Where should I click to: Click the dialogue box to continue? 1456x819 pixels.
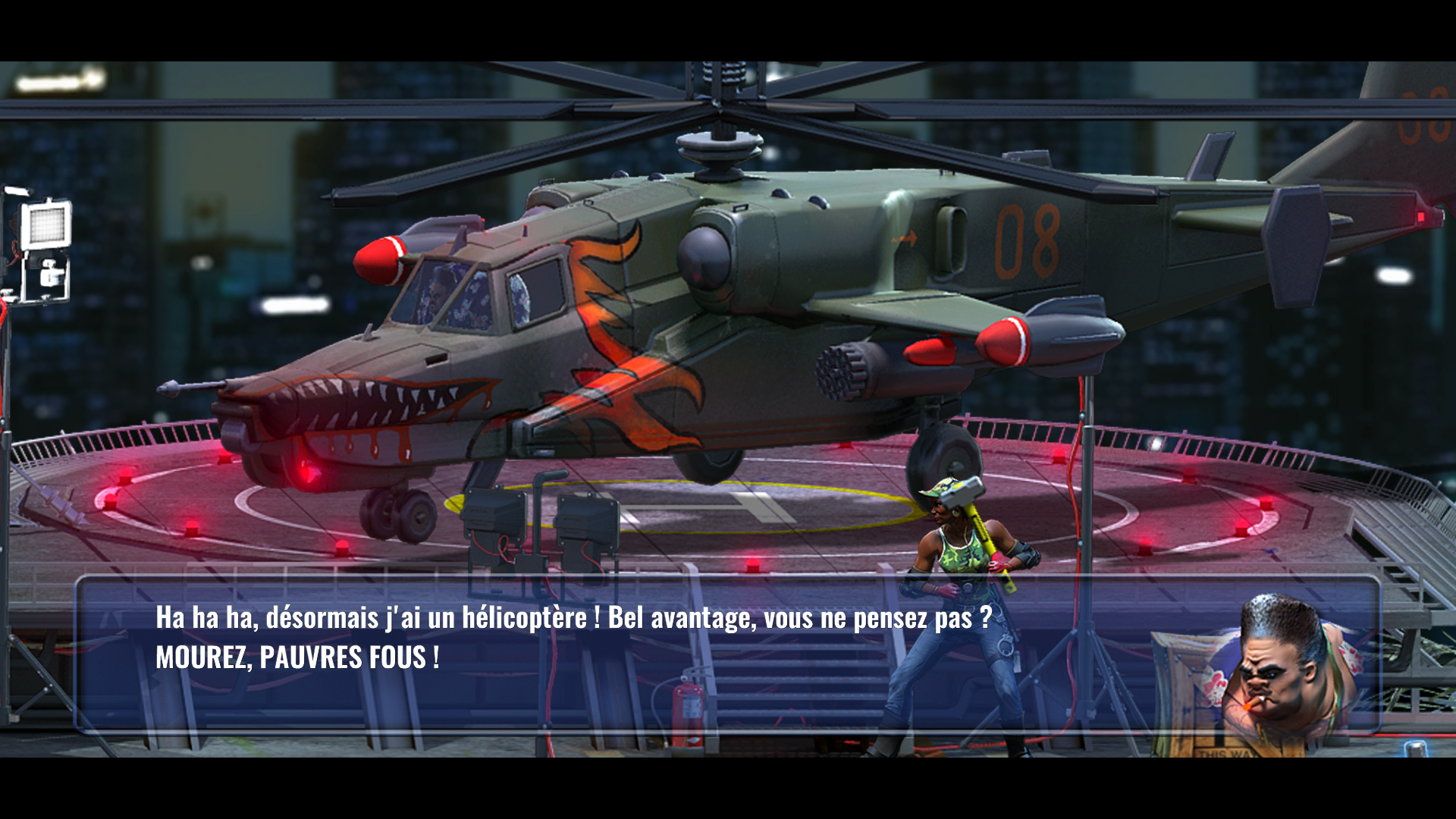tap(726, 654)
